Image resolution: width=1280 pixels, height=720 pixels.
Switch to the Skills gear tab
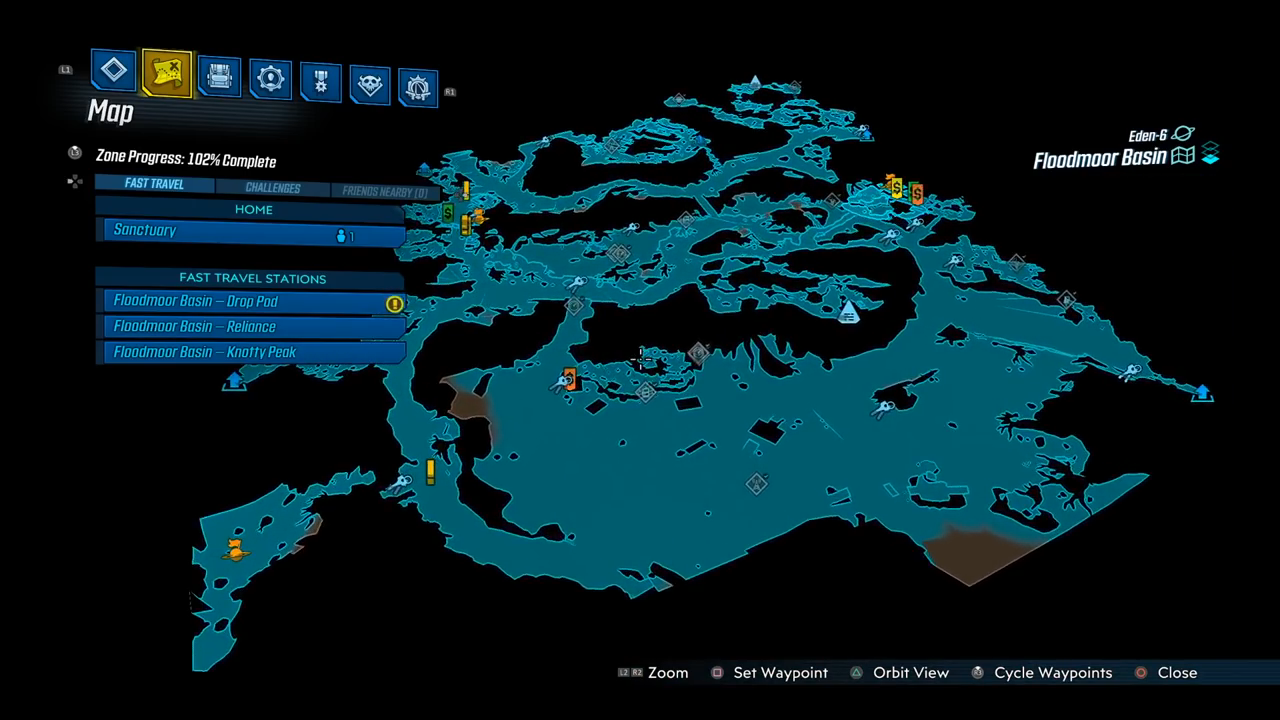click(270, 79)
